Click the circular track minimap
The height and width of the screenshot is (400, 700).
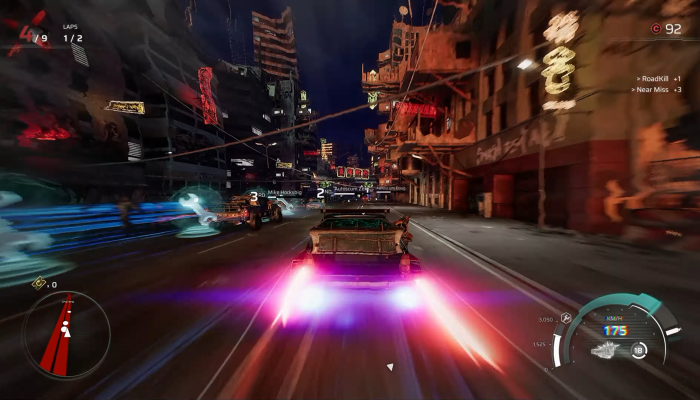[x=66, y=334]
